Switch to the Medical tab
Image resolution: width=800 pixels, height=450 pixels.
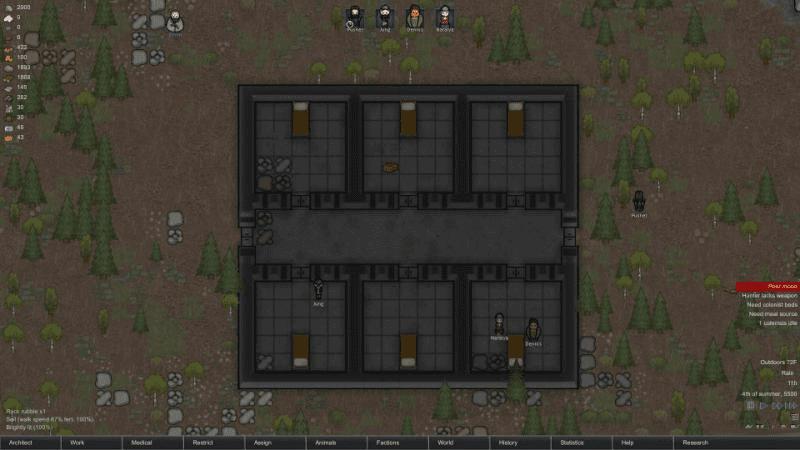(152, 442)
